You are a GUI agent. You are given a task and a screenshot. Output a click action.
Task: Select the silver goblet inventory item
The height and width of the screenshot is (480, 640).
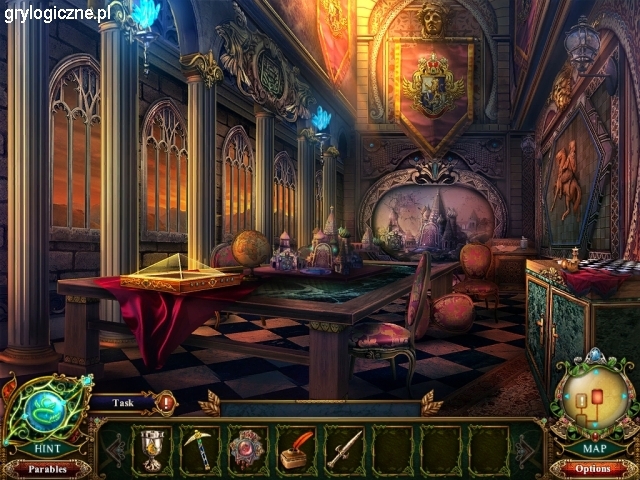coord(152,447)
